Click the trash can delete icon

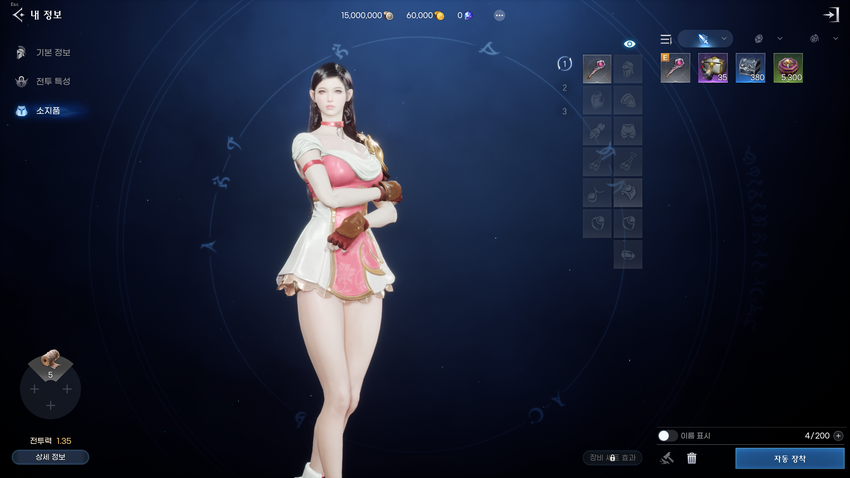click(x=691, y=458)
